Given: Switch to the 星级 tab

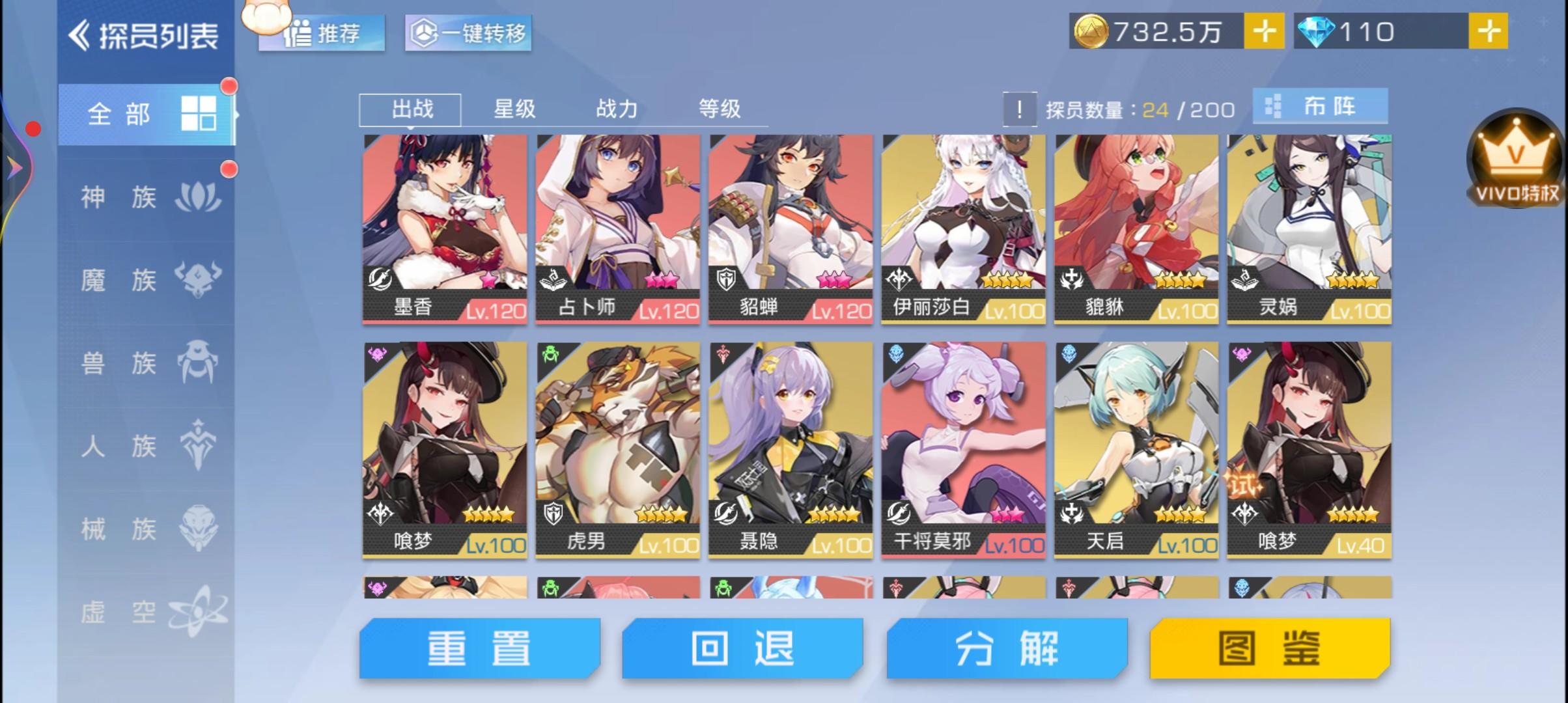Looking at the screenshot, I should [x=514, y=109].
